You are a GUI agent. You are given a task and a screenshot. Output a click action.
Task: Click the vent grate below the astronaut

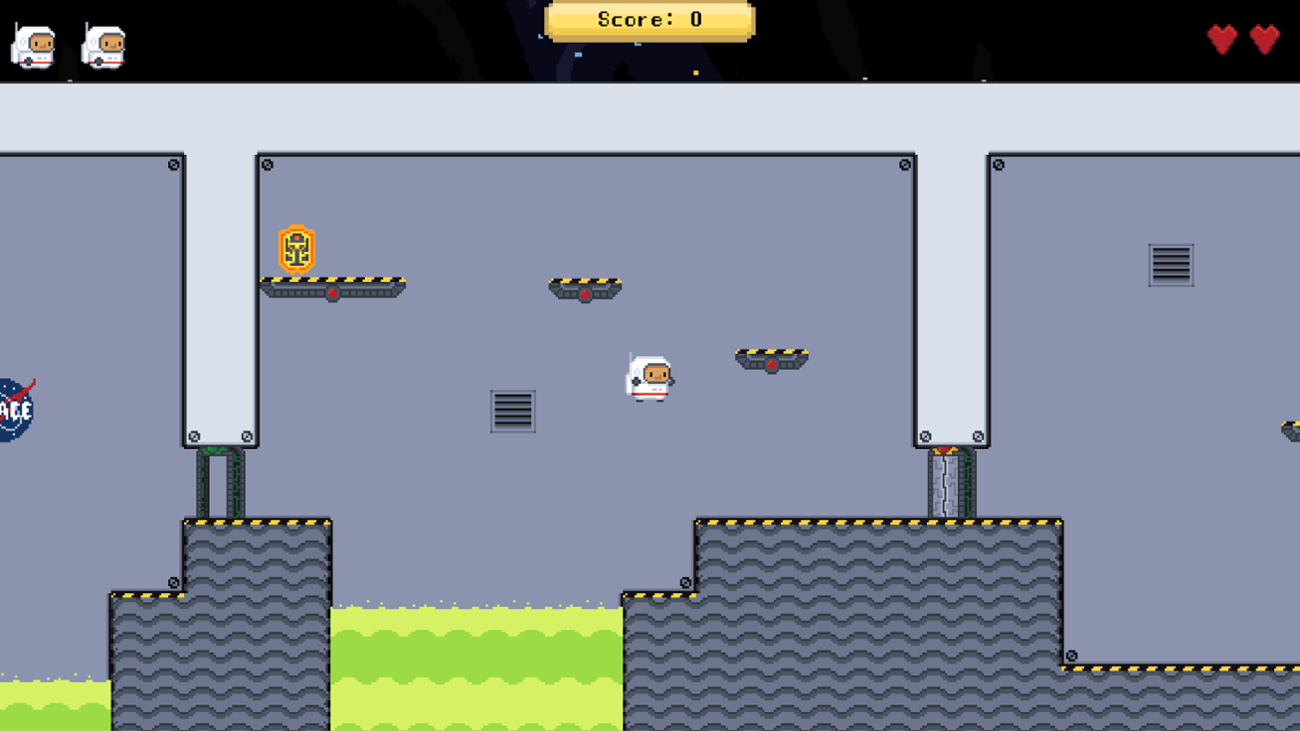click(x=514, y=411)
